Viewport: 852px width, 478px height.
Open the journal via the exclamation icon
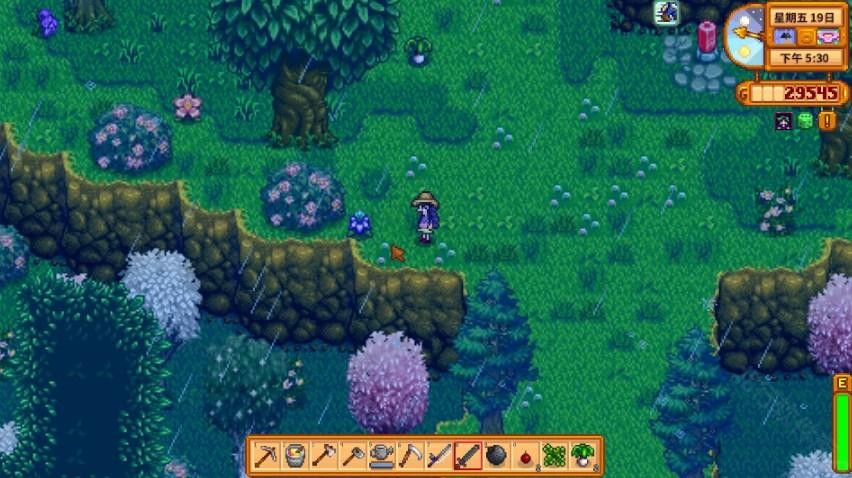[x=827, y=121]
